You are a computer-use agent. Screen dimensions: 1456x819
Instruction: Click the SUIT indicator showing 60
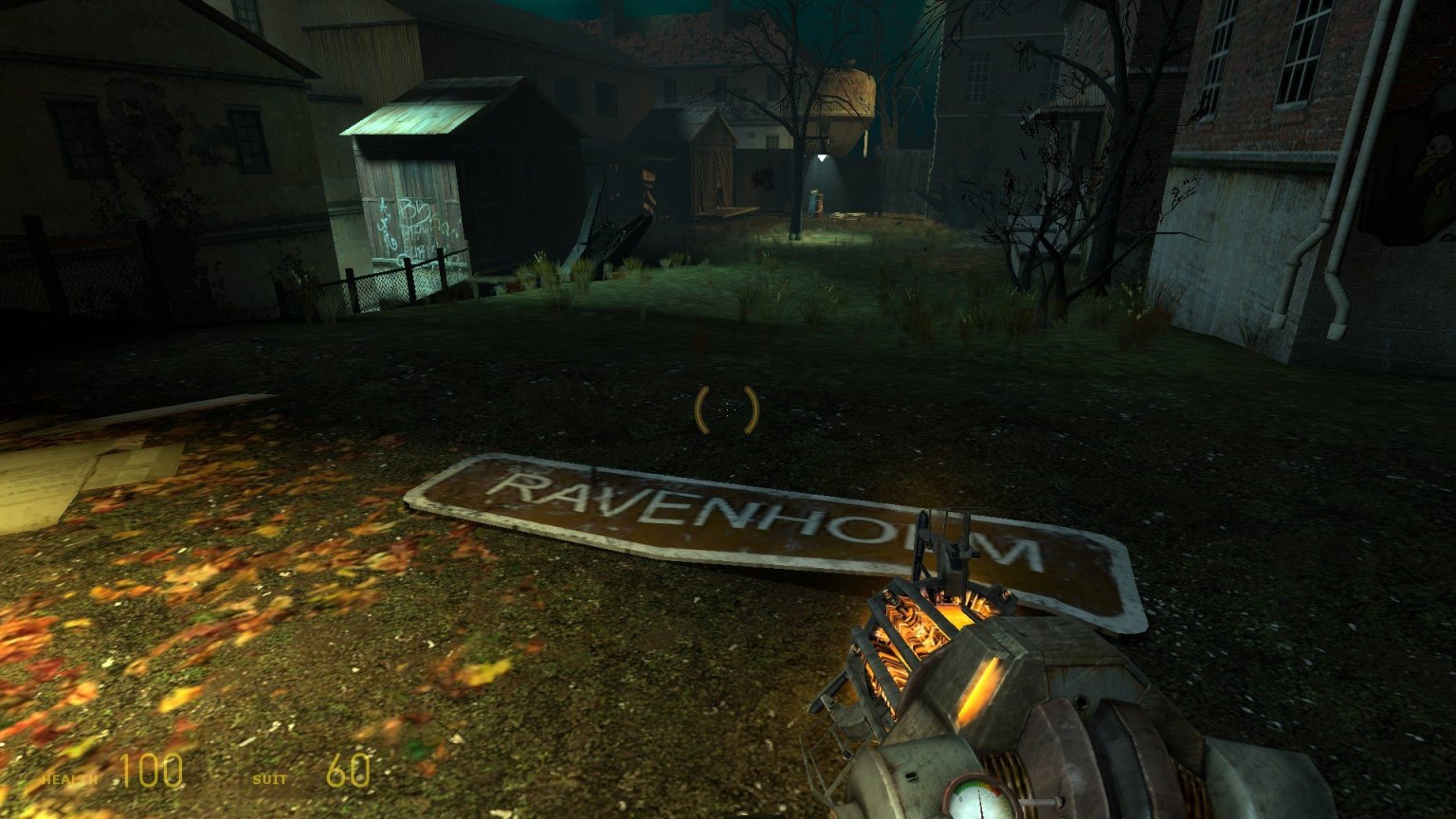[x=348, y=771]
